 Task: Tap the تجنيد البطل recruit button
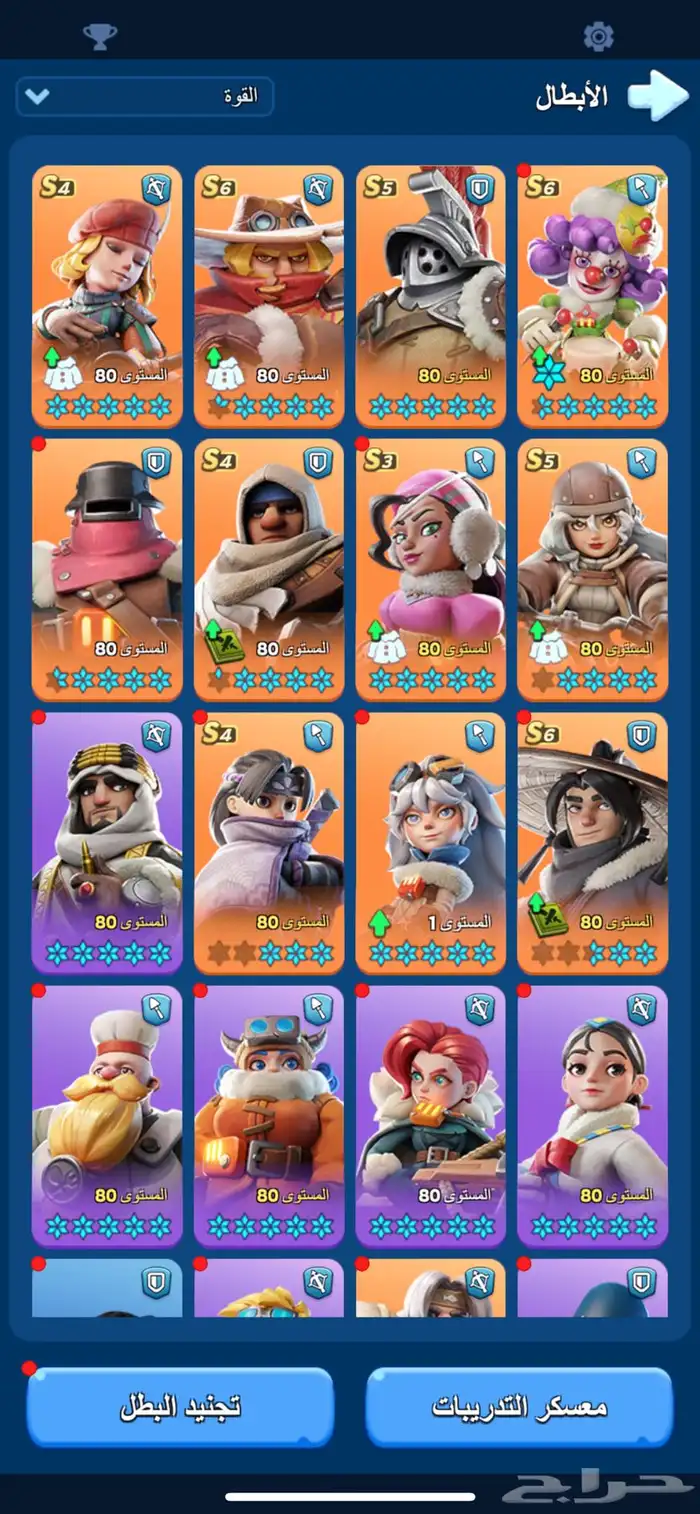pyautogui.click(x=180, y=1407)
